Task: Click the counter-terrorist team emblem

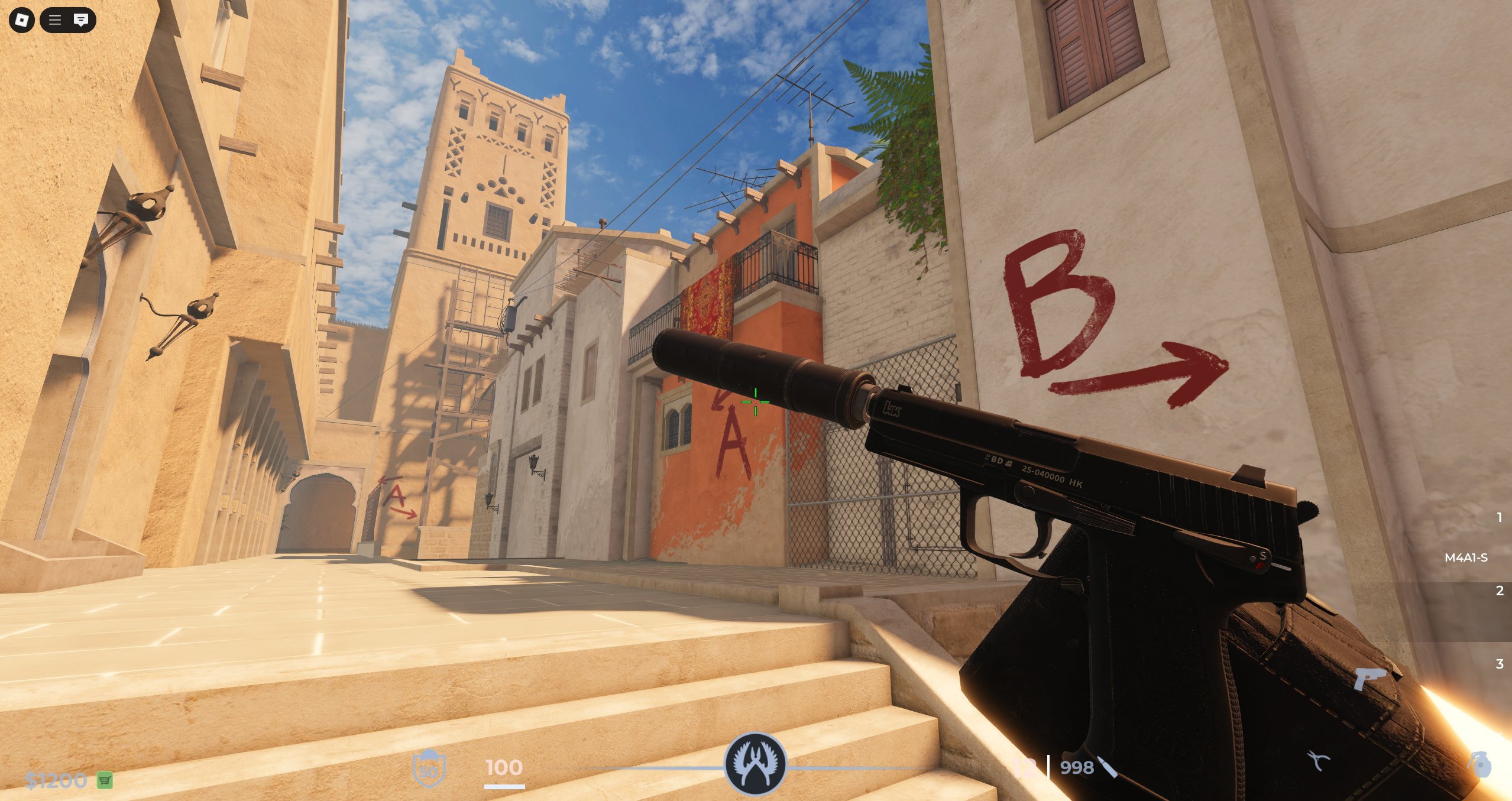Action: coord(756,764)
